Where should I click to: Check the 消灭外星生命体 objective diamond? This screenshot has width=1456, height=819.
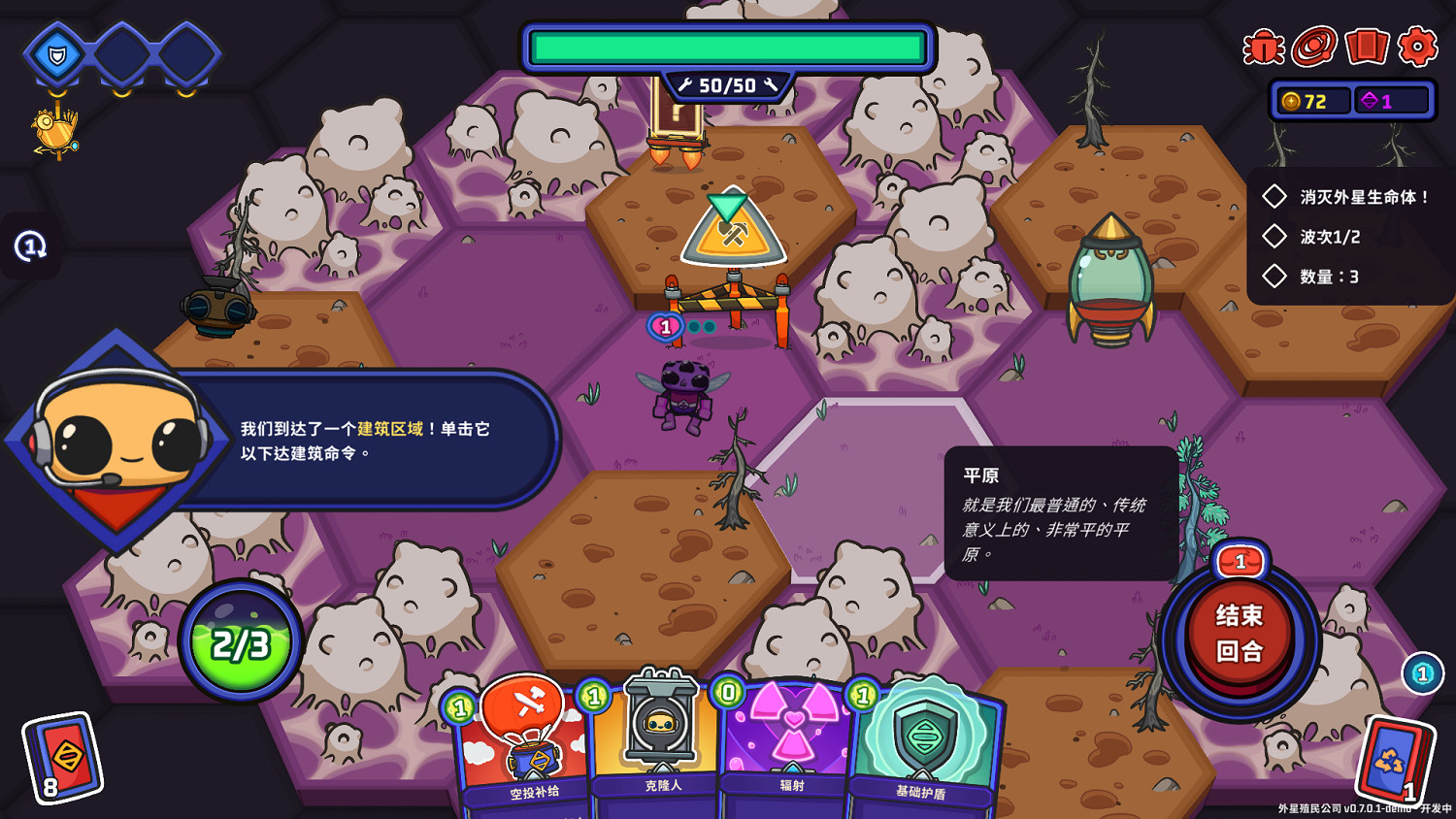pyautogui.click(x=1275, y=196)
